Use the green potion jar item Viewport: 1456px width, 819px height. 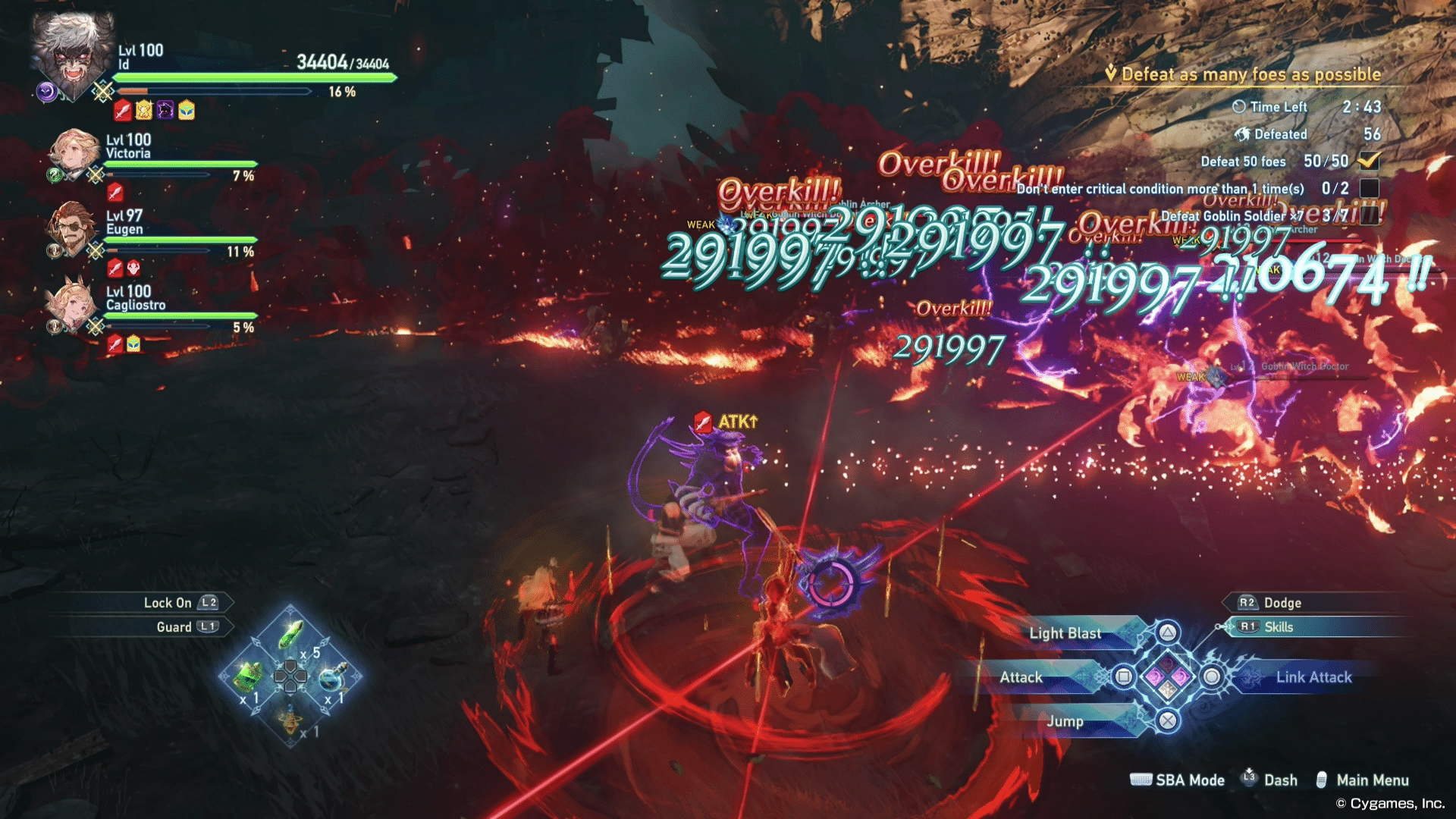coord(248,676)
